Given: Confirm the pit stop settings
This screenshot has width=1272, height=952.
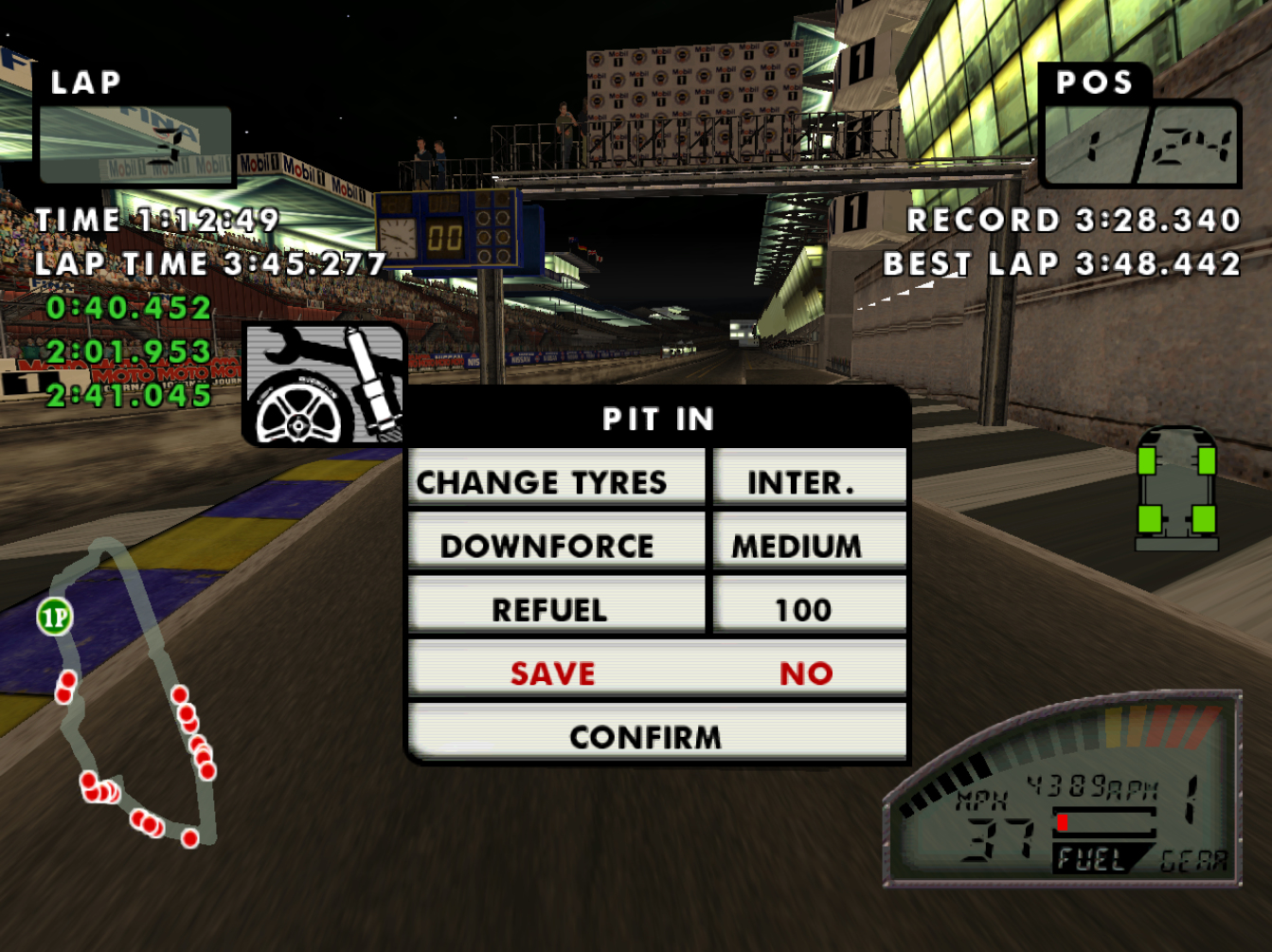Looking at the screenshot, I should 656,736.
